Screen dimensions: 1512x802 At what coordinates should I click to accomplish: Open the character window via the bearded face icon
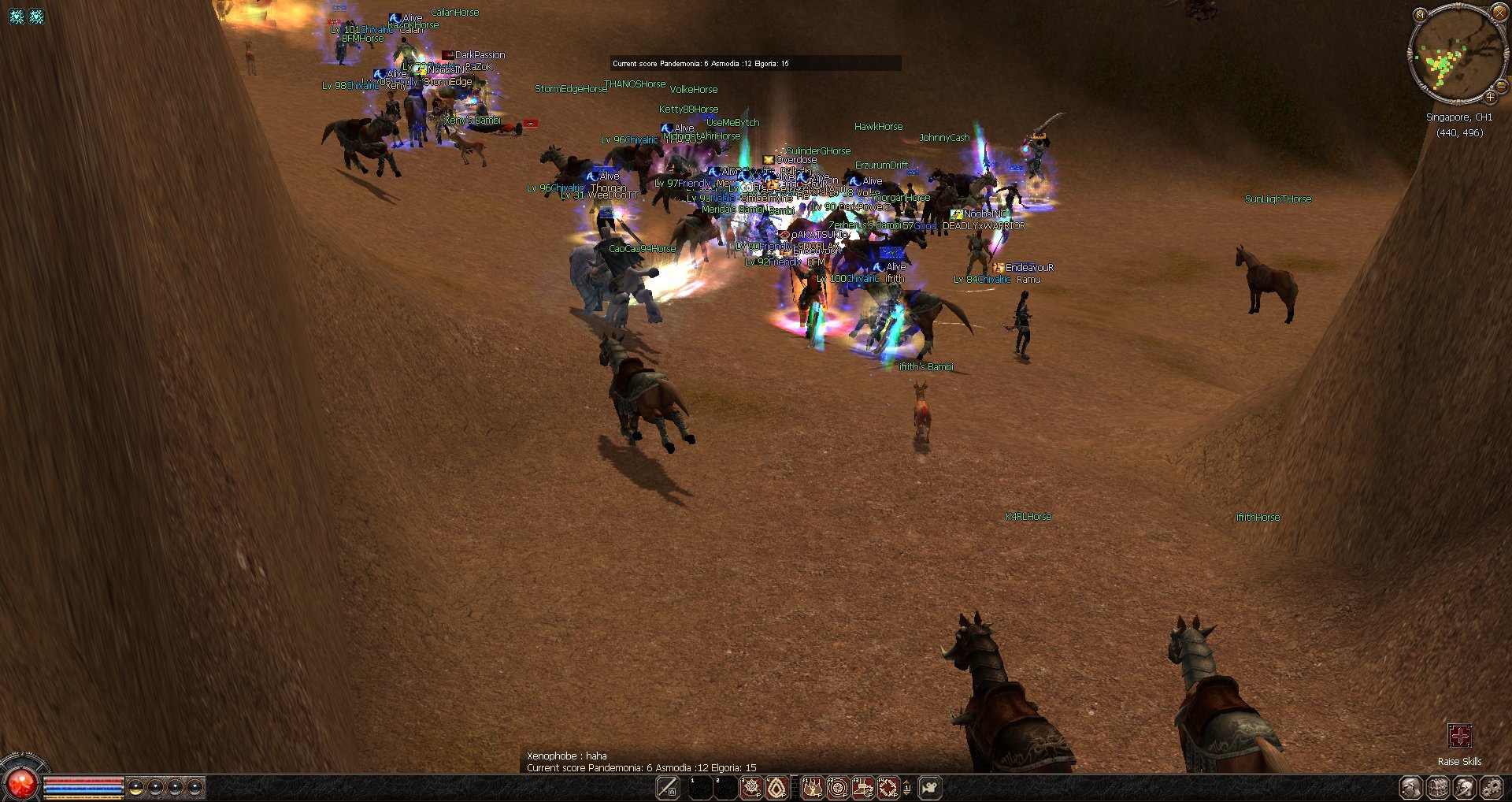1410,787
